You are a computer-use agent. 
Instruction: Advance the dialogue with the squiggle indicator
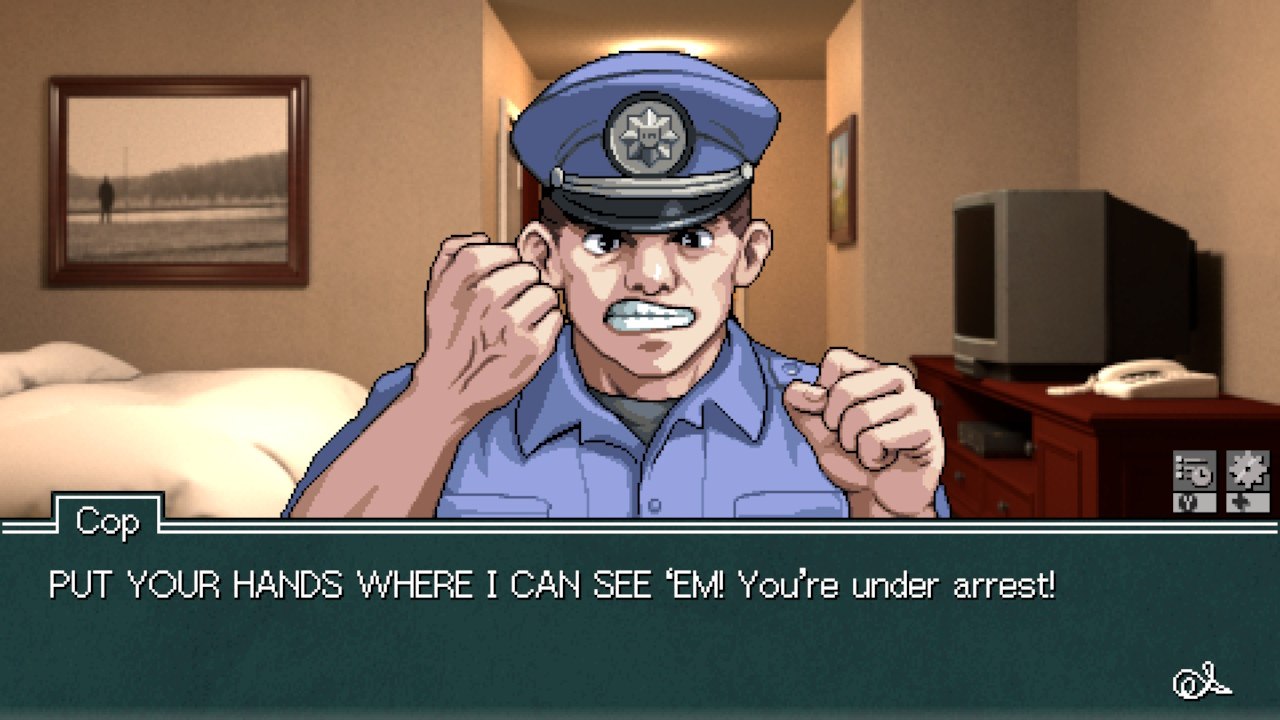click(1201, 682)
